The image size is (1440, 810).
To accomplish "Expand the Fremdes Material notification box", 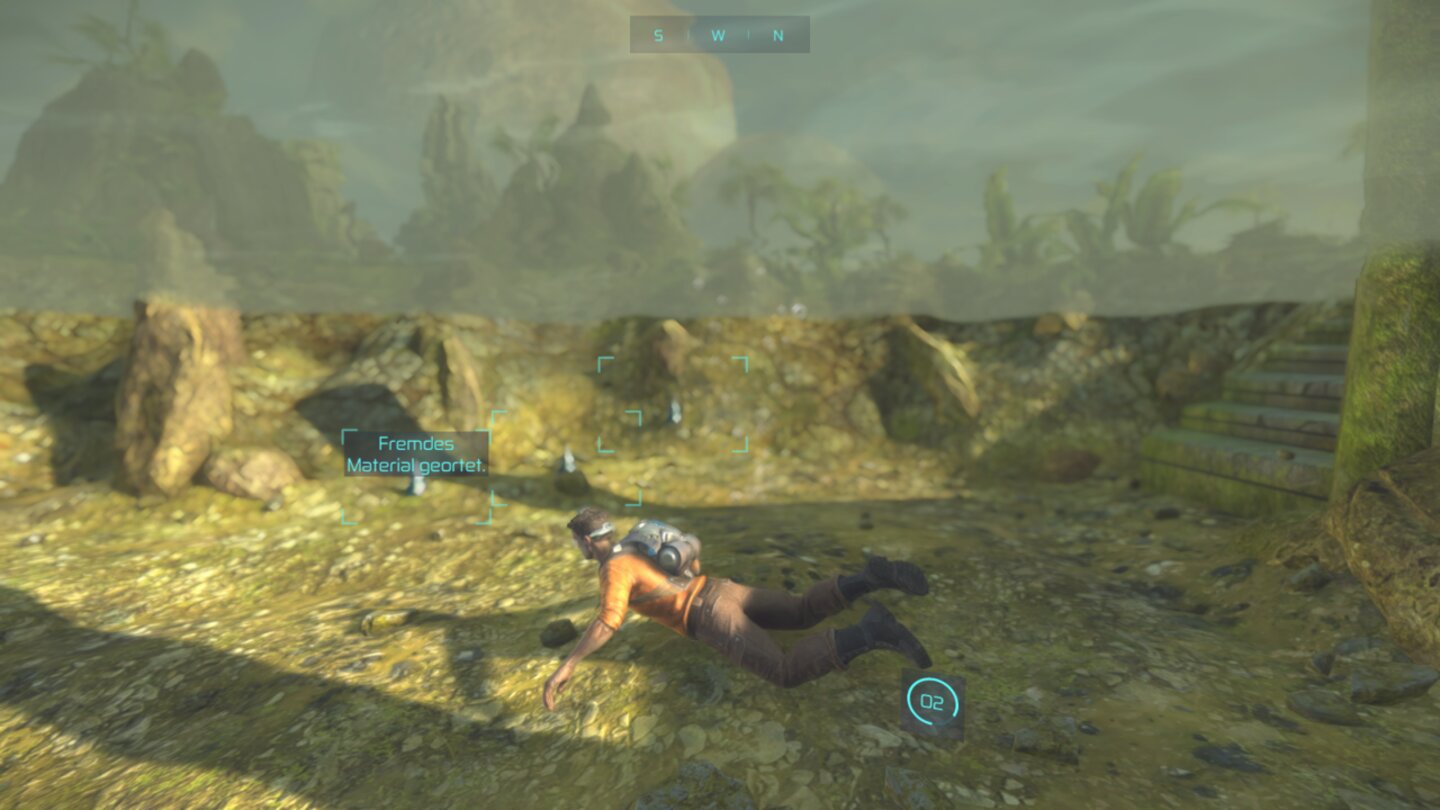I will coord(415,452).
